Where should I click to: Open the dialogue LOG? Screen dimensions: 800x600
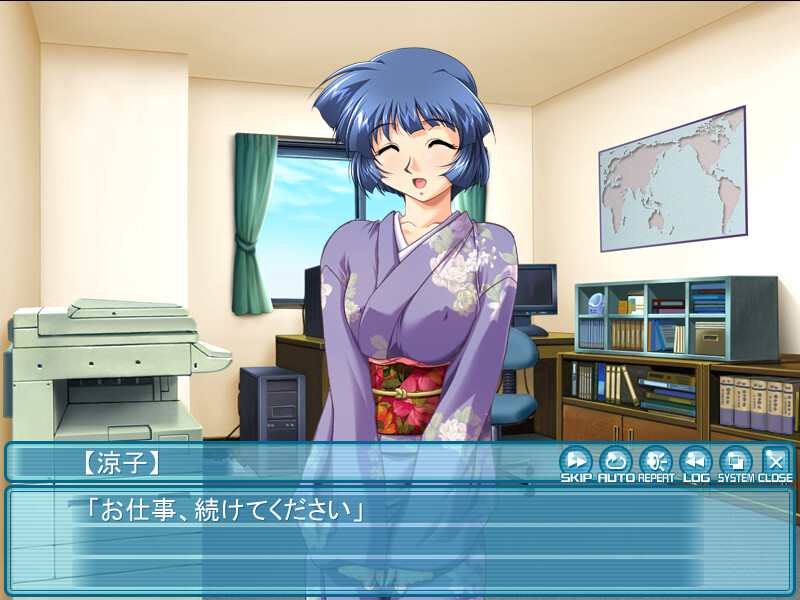[695, 462]
